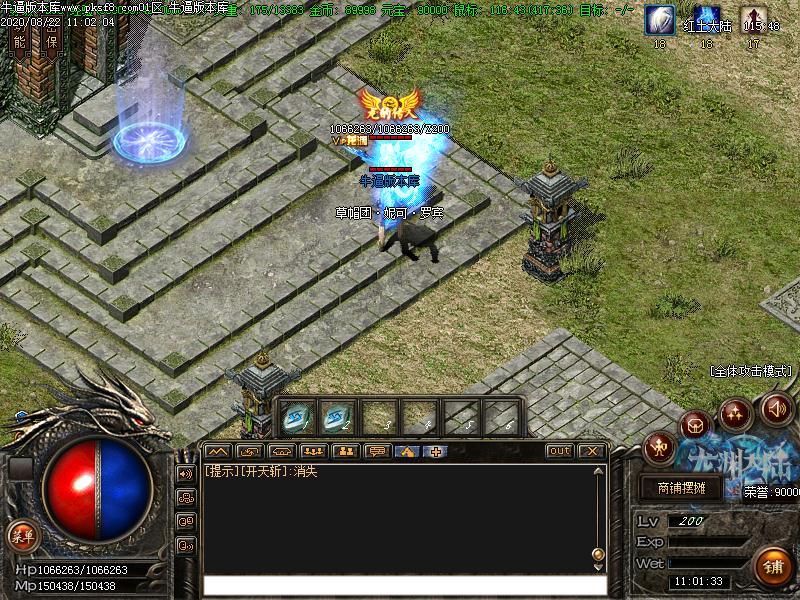Select the first hotbar skill slot
Image resolution: width=800 pixels, height=600 pixels.
tap(295, 417)
